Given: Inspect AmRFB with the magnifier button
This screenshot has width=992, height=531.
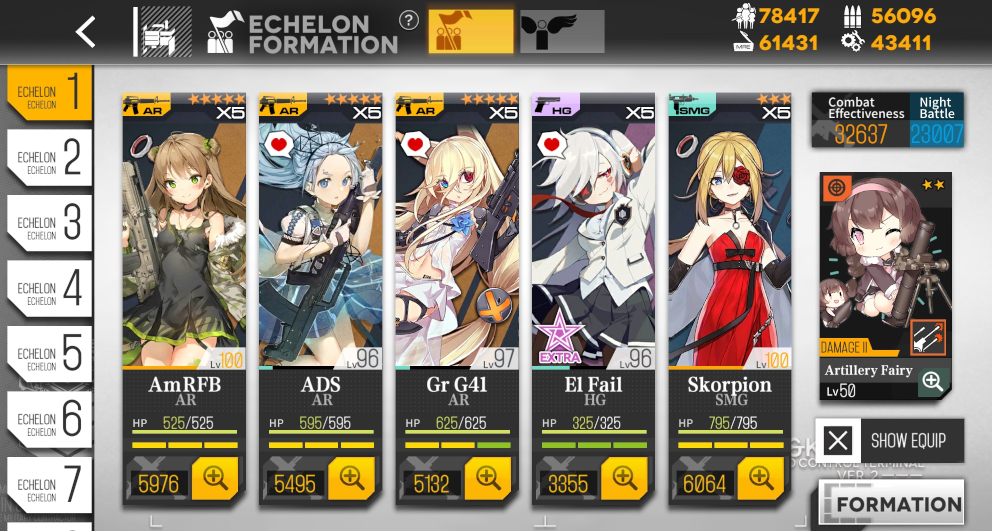Looking at the screenshot, I should (215, 480).
